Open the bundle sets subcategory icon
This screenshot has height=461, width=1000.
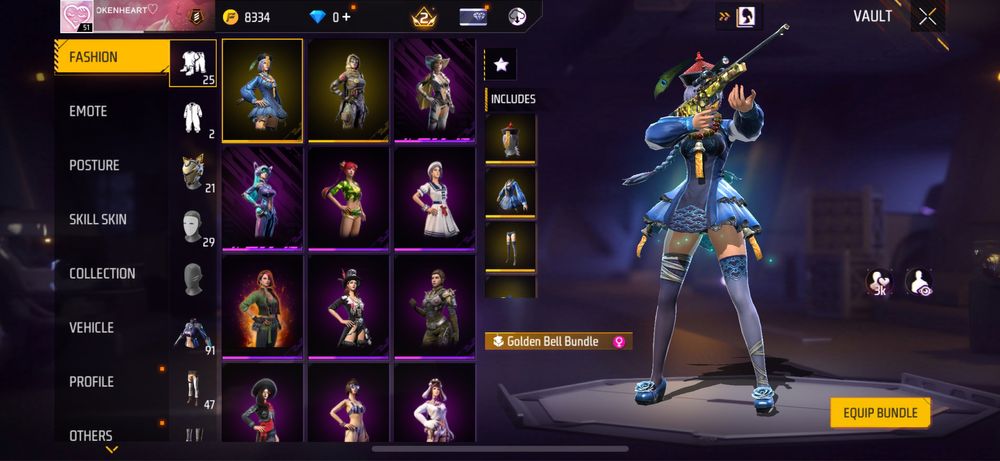pyautogui.click(x=193, y=65)
